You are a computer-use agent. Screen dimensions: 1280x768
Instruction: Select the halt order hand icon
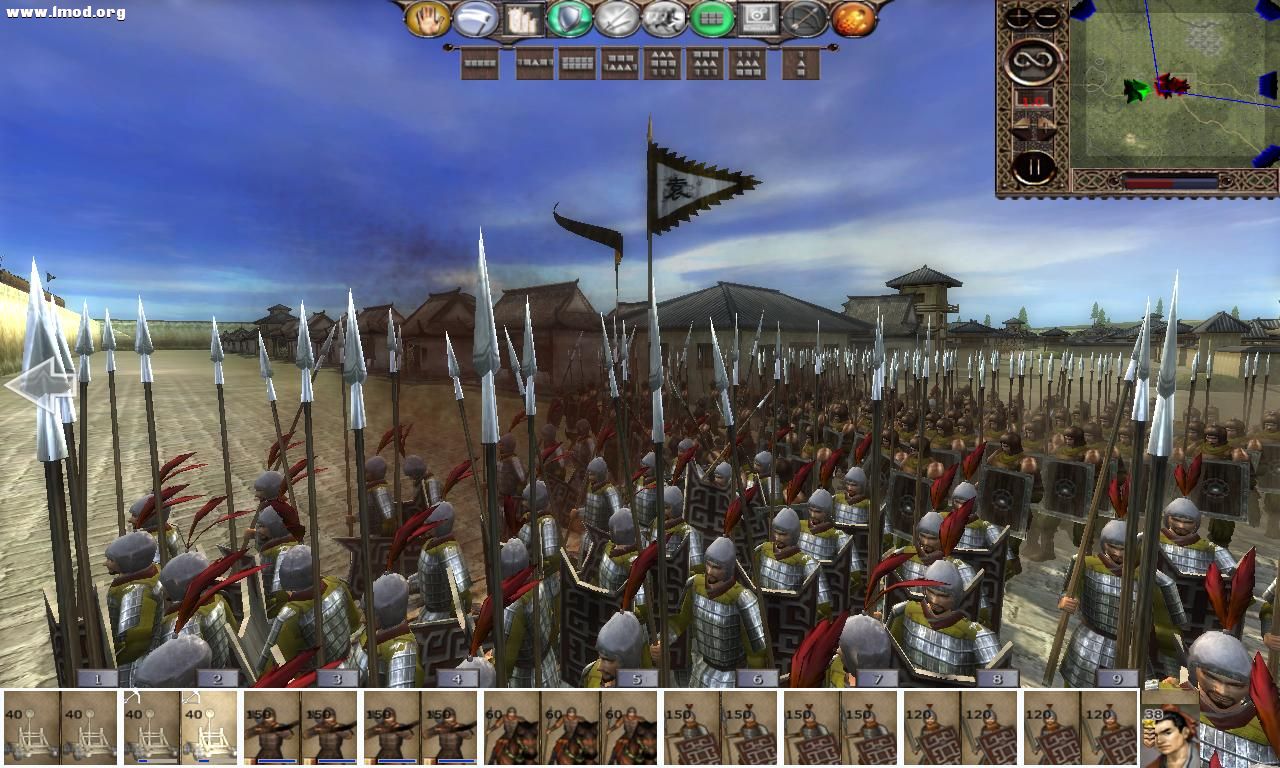click(430, 20)
